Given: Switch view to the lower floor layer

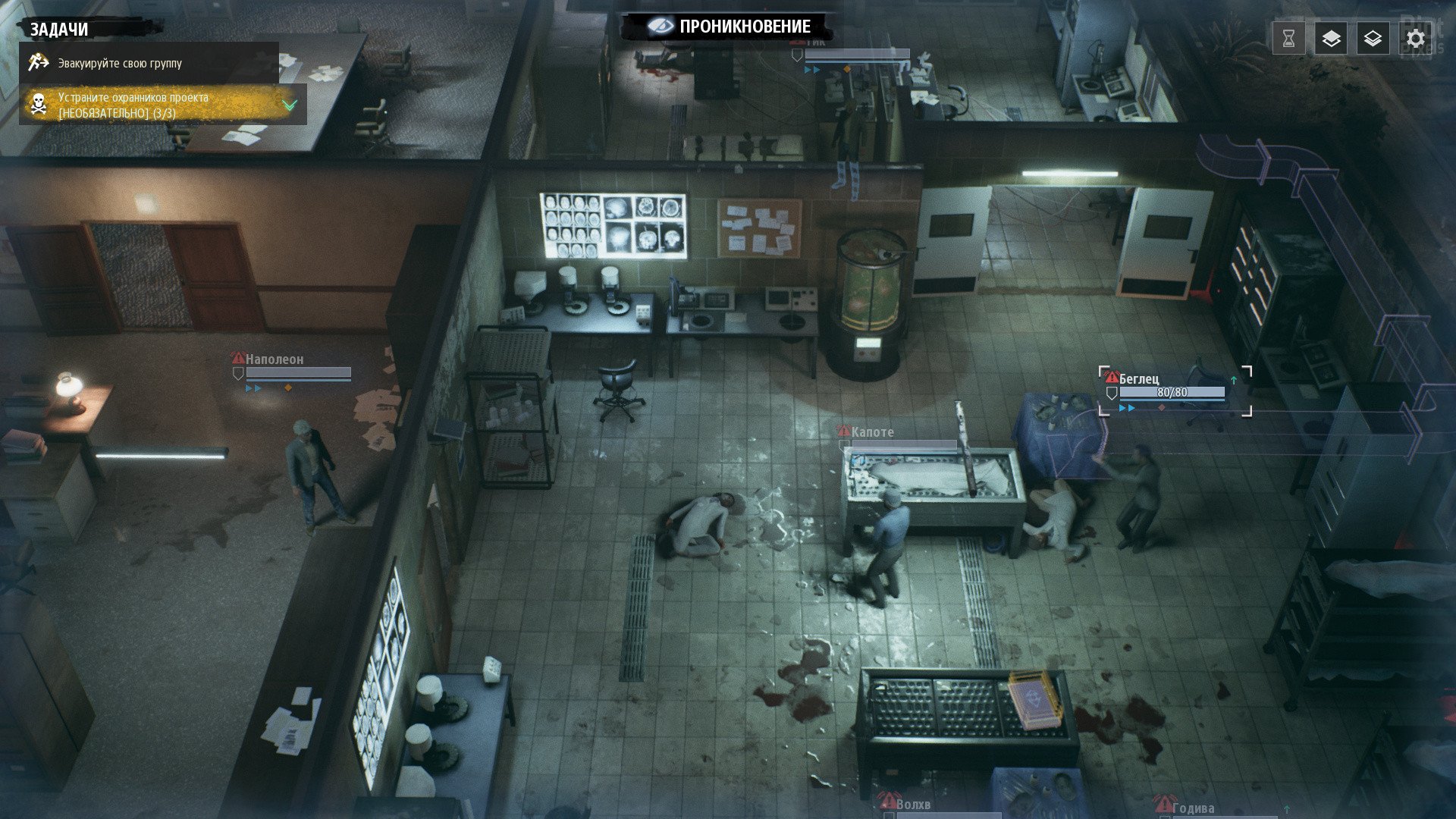Looking at the screenshot, I should 1373,39.
